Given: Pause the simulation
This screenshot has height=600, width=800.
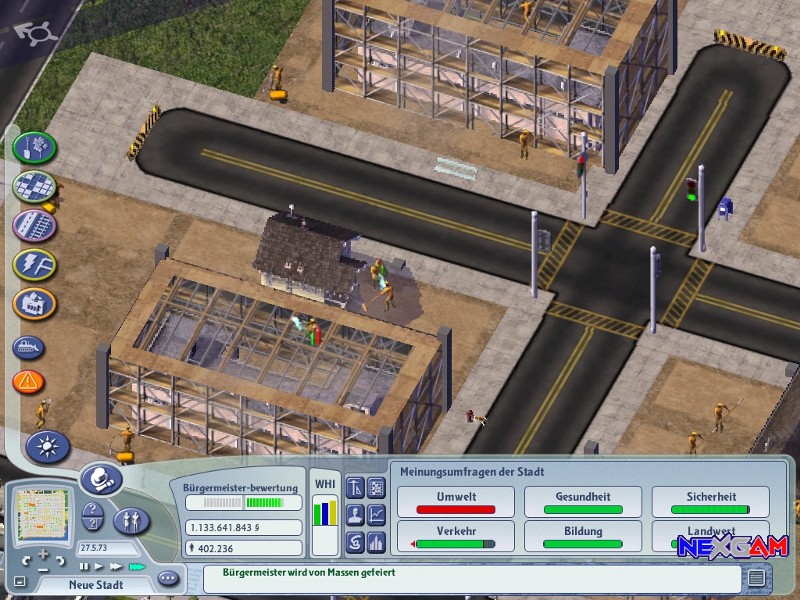Looking at the screenshot, I should tap(84, 566).
